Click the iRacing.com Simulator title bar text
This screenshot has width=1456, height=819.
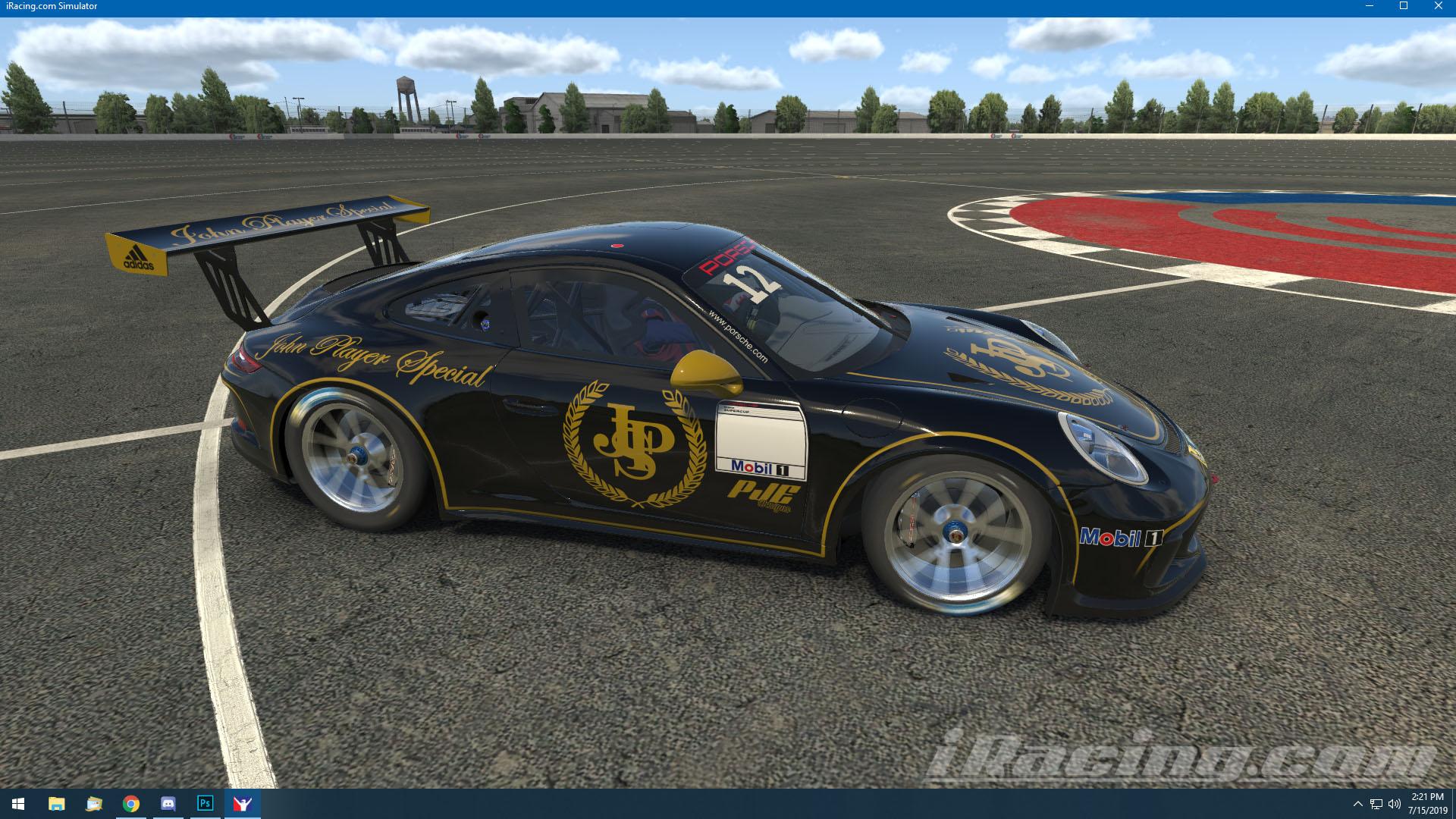50,5
